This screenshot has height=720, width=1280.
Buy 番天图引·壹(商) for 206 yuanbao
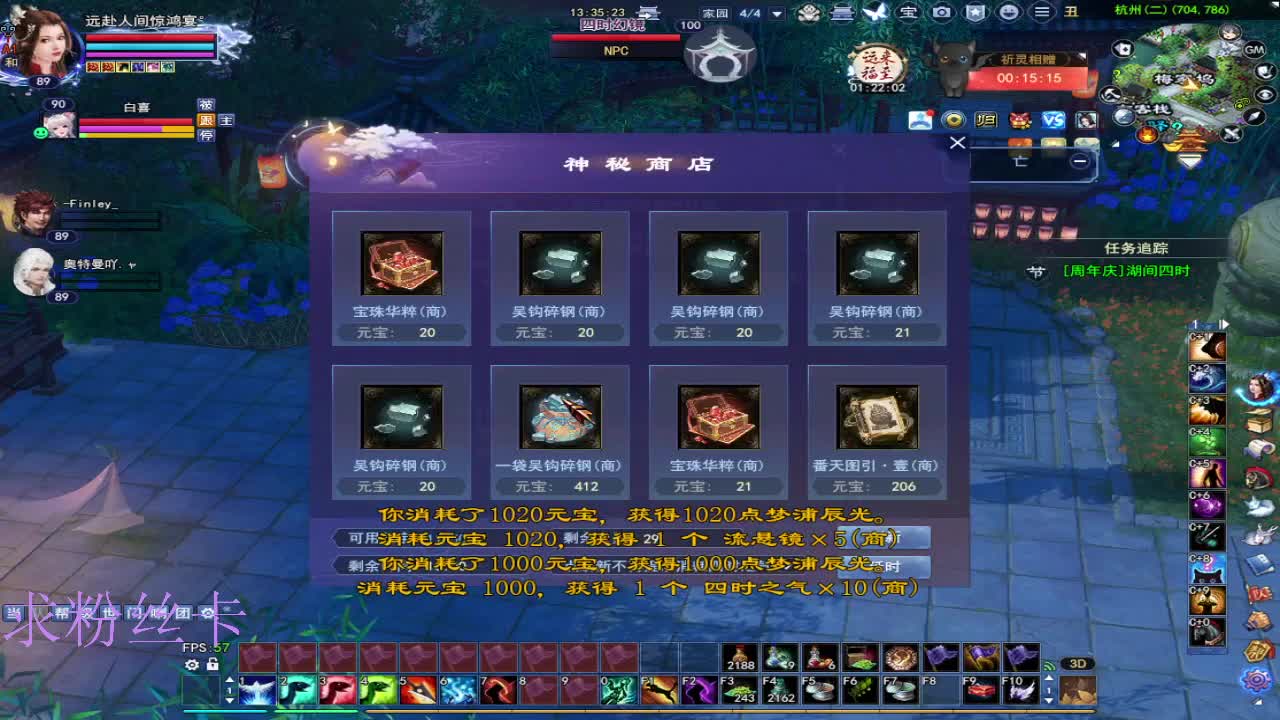(876, 430)
